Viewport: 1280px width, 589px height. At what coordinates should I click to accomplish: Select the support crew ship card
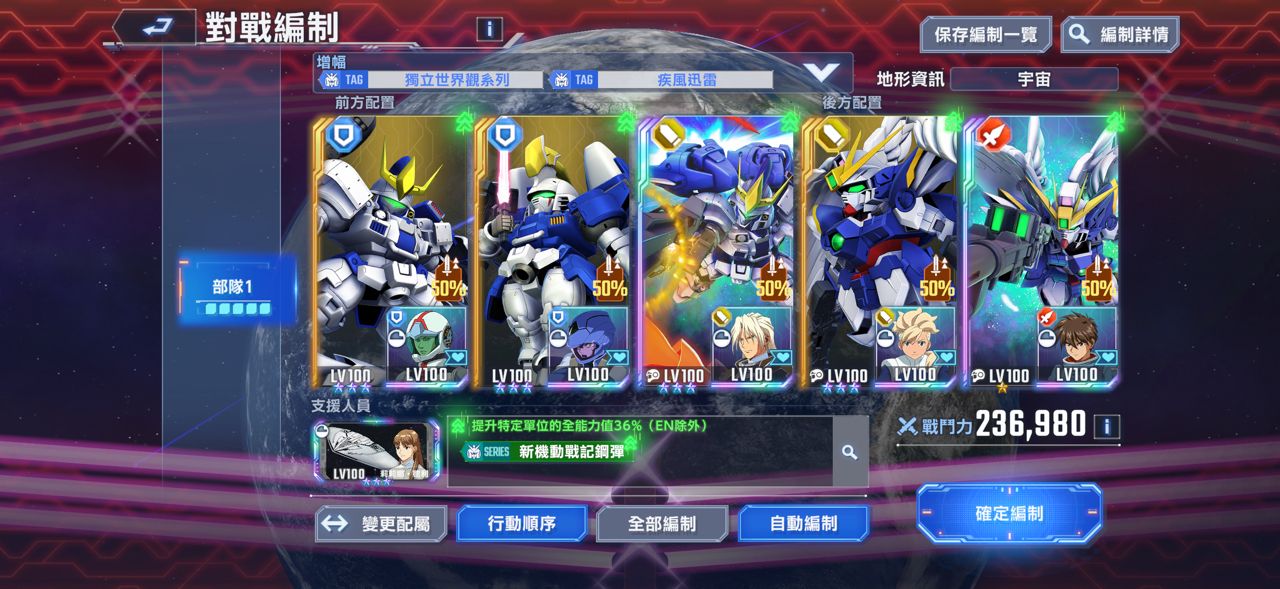click(x=375, y=452)
